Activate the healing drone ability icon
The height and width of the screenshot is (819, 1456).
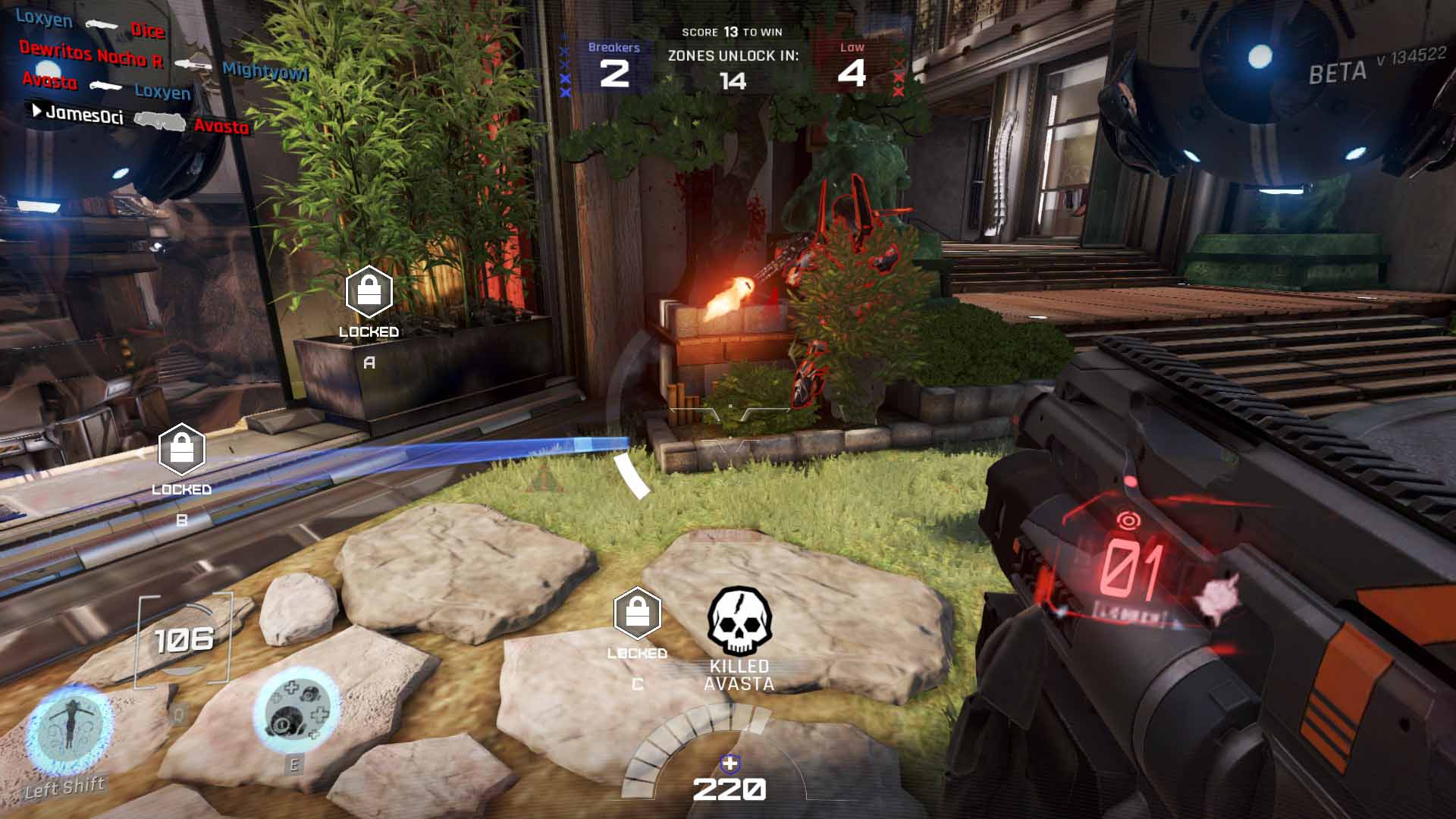[x=295, y=711]
